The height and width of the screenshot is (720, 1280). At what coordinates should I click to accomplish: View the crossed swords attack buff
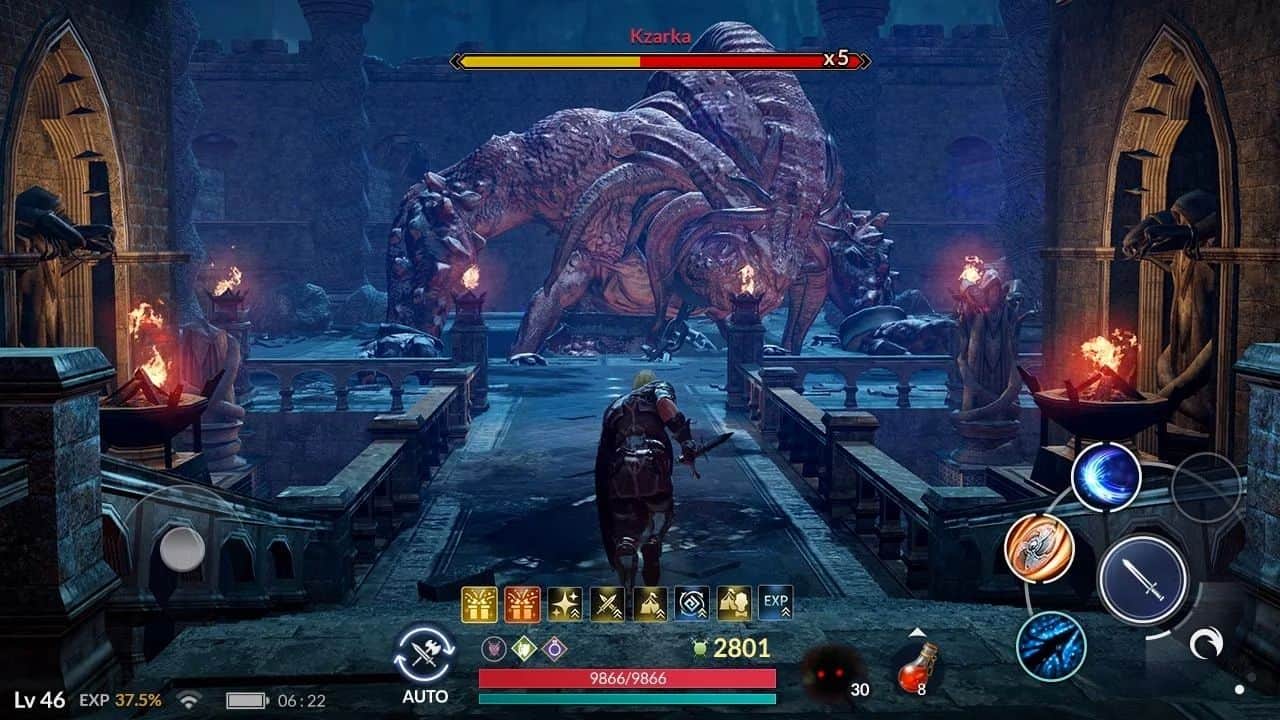coord(607,604)
